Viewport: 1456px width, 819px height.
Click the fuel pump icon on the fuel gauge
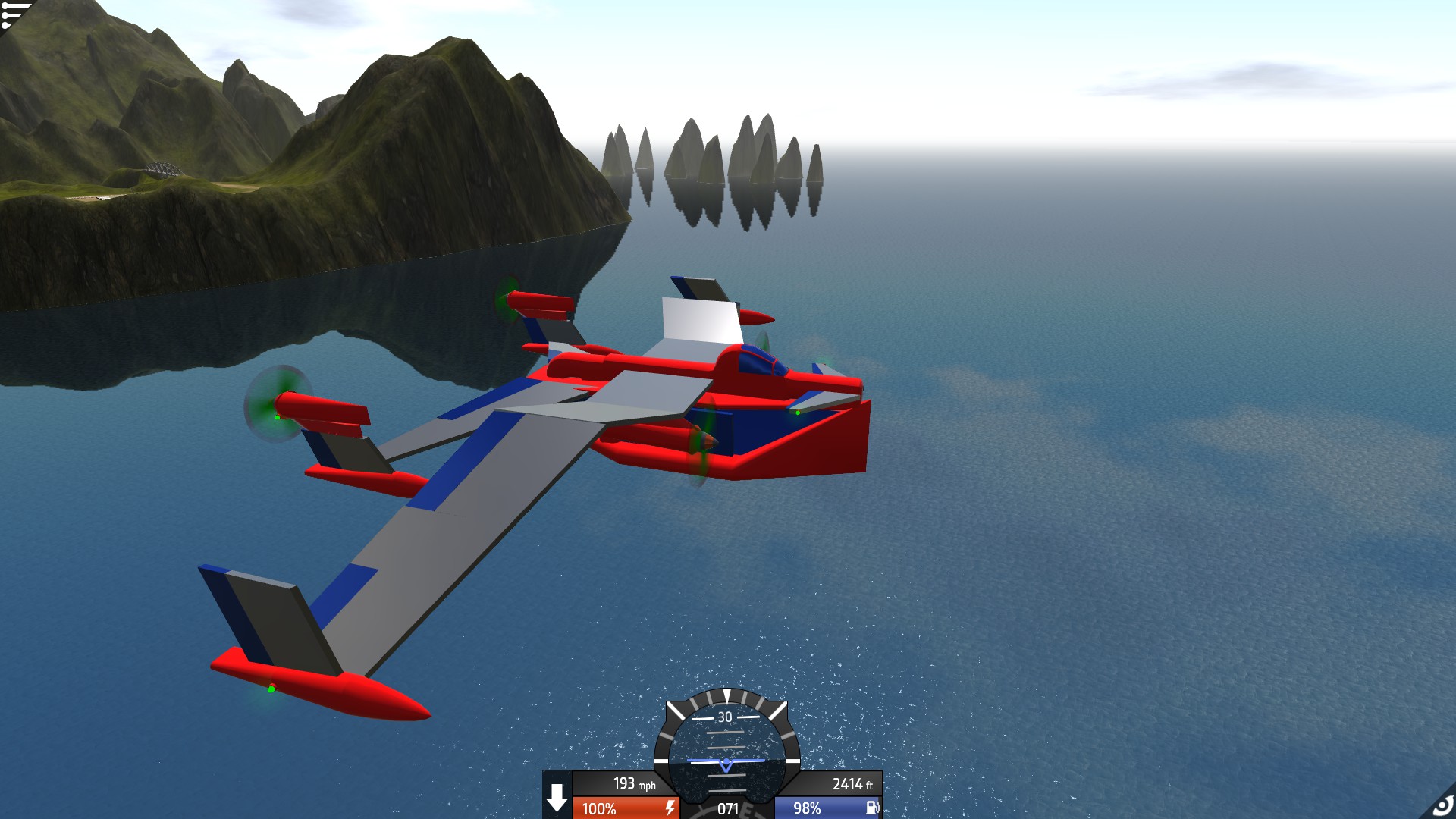pos(871,807)
